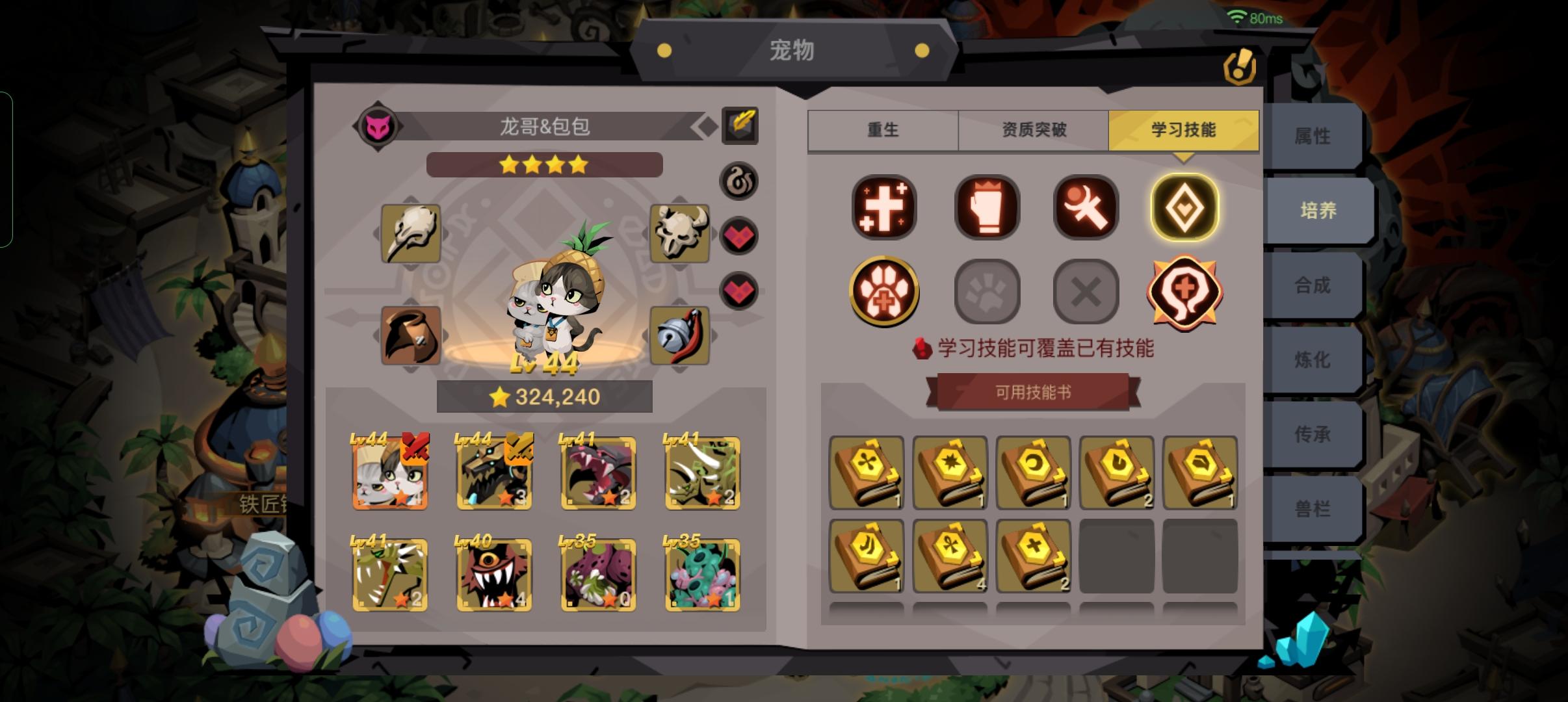Select the healing cross skill icon
Viewport: 1568px width, 702px height.
885,208
